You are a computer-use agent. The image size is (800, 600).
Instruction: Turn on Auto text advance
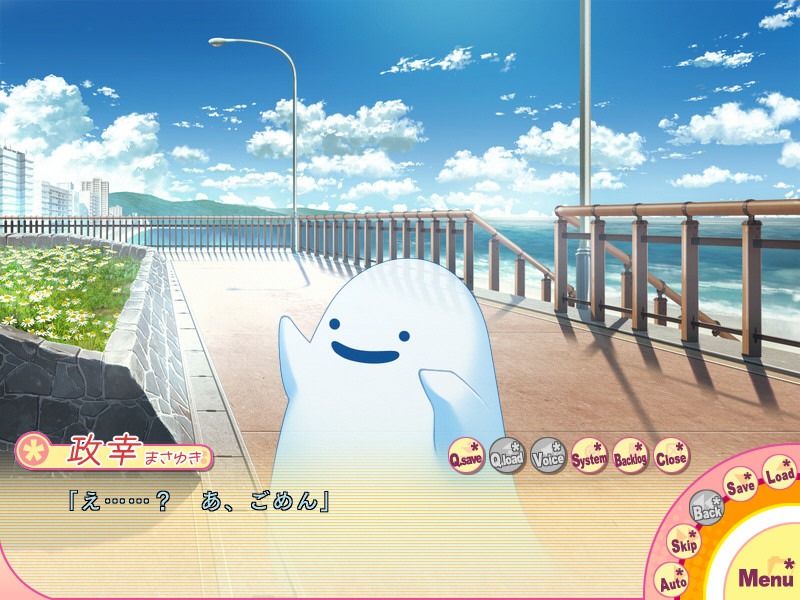coord(673,579)
